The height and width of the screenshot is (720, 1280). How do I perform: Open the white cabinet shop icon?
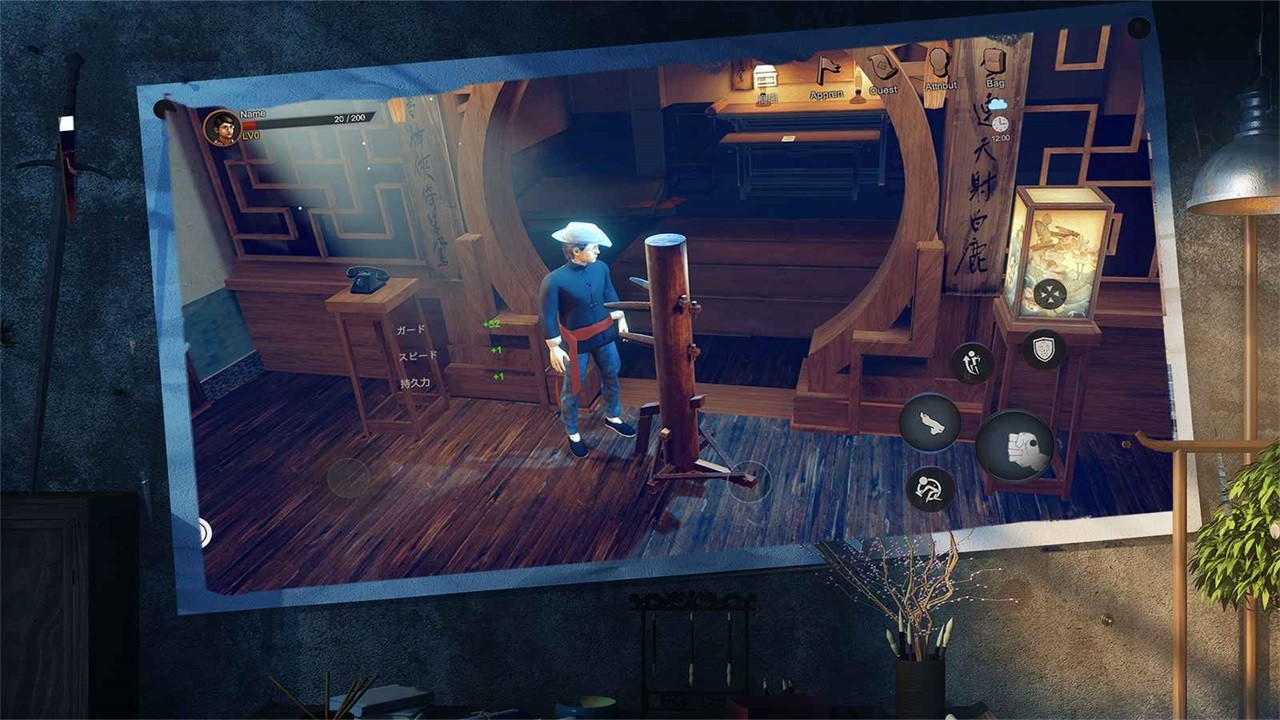tap(766, 77)
